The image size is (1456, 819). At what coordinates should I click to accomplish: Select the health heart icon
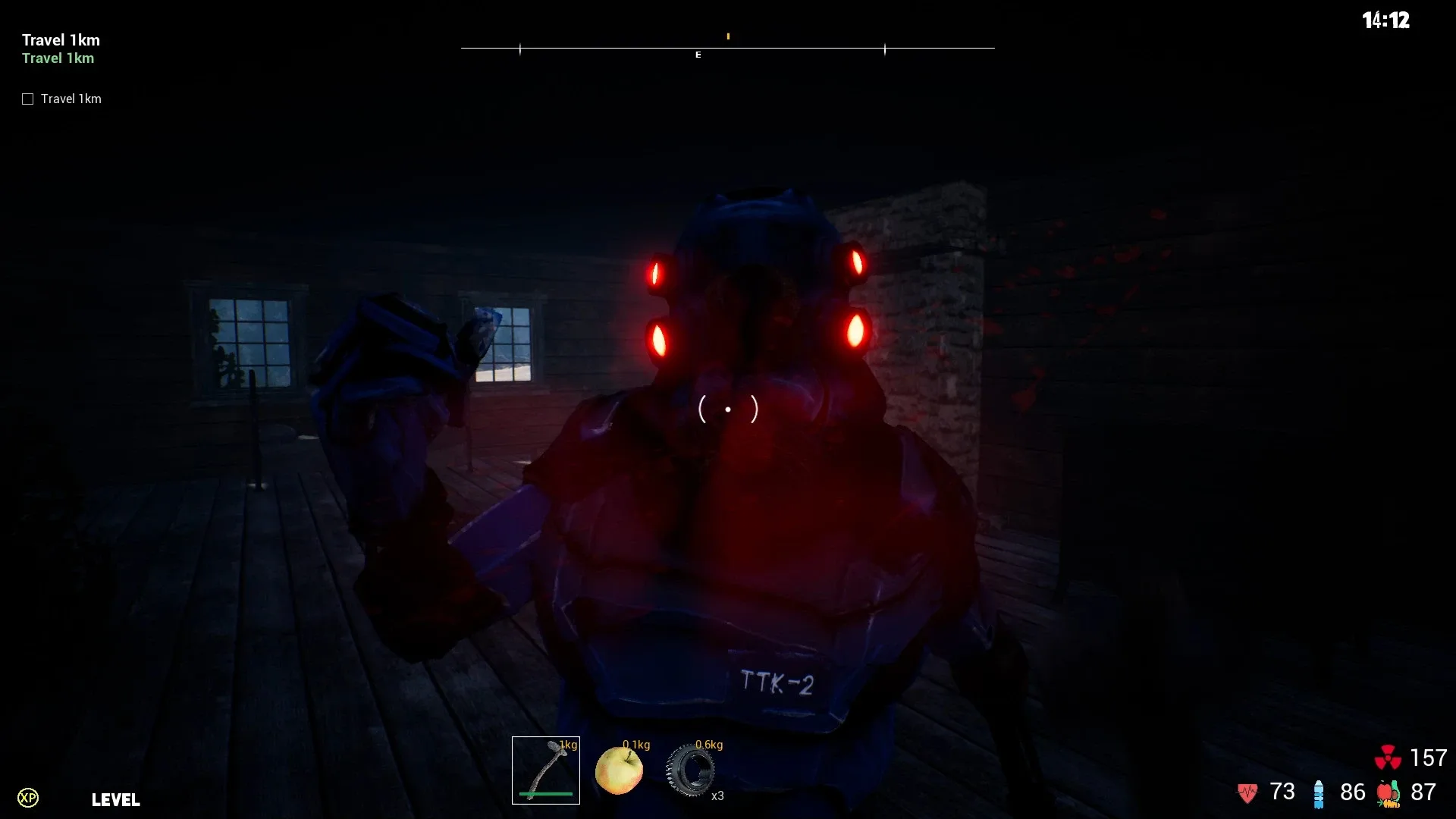[1247, 792]
